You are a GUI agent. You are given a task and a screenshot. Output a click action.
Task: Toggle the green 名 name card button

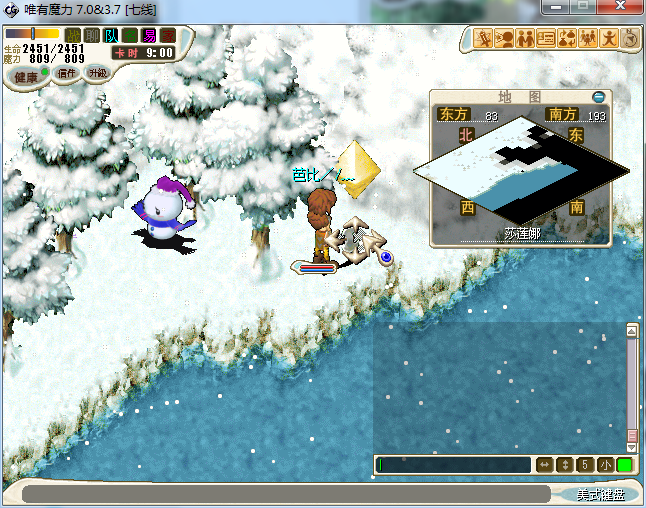click(x=130, y=36)
